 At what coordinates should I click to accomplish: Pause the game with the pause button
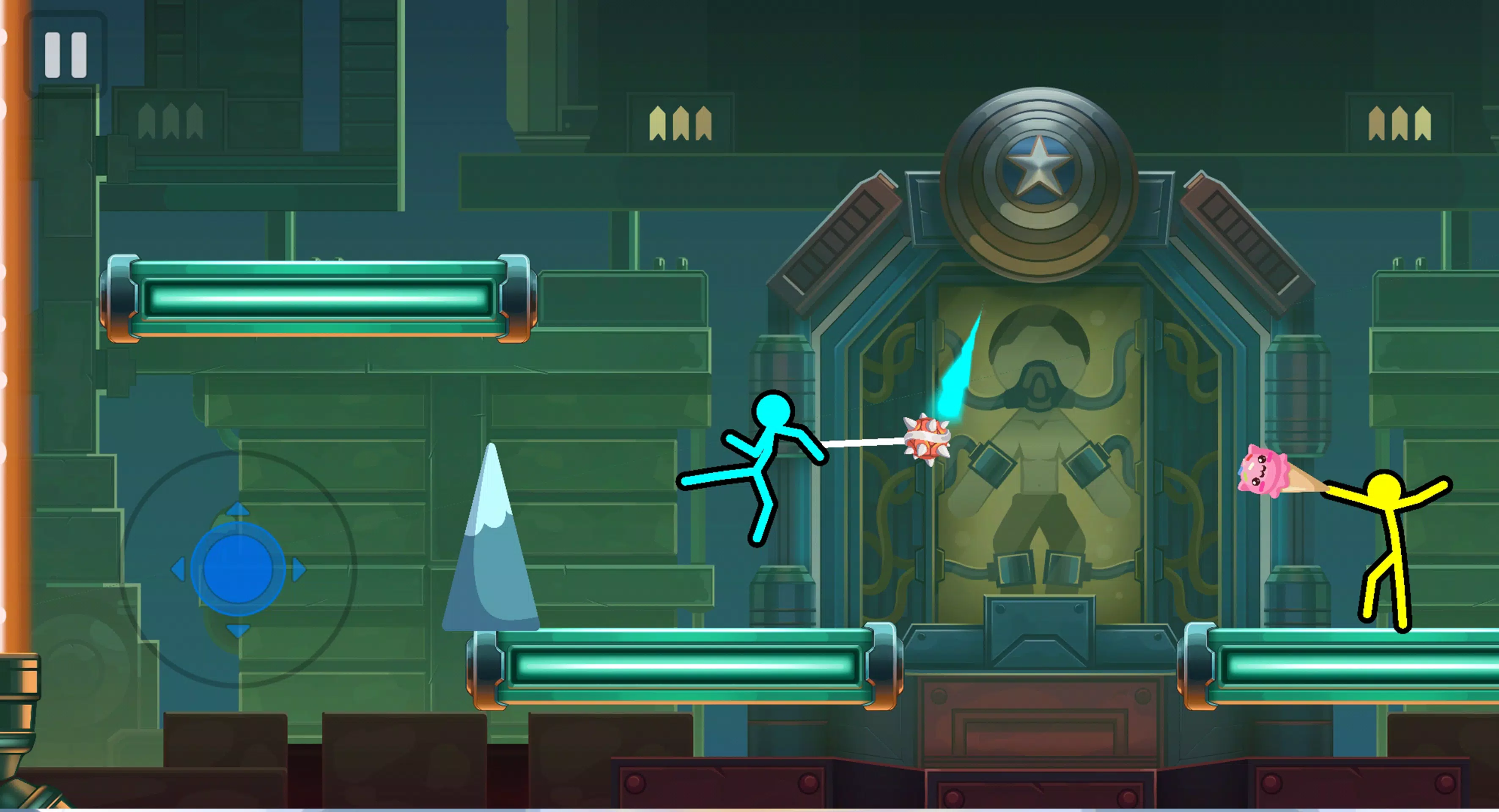66,55
